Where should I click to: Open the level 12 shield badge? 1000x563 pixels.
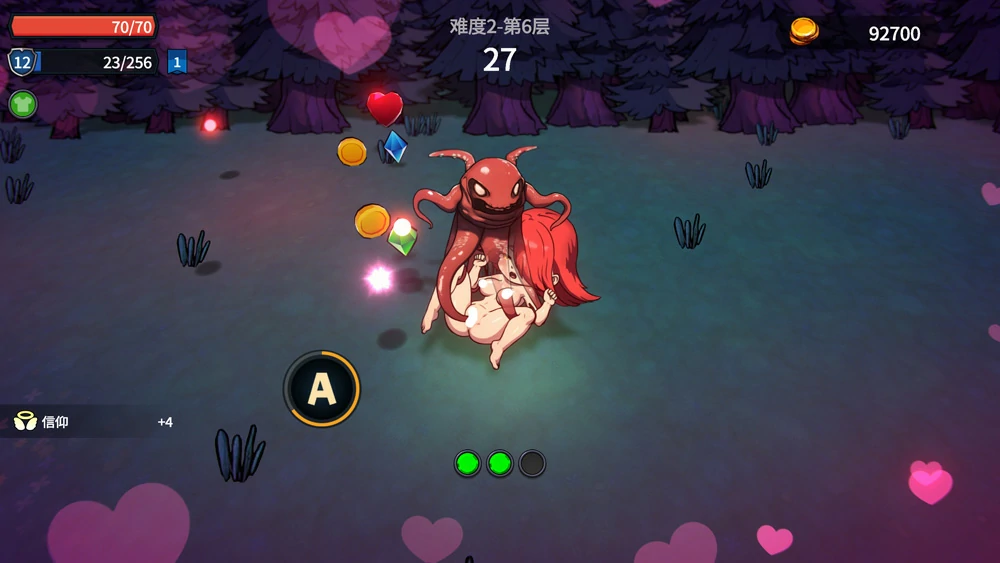pos(21,62)
